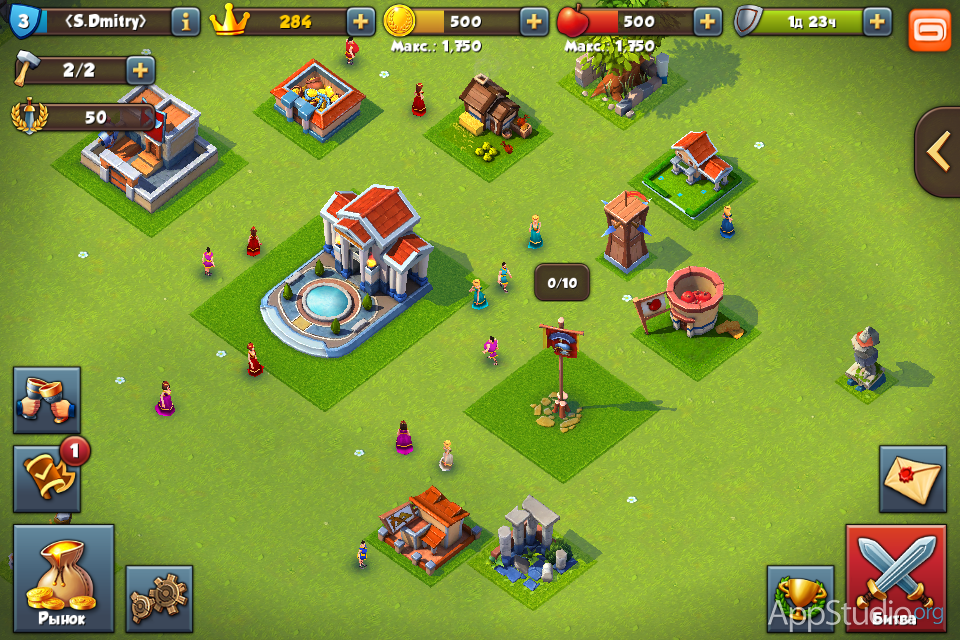960x640 pixels.
Task: Open the player info button beside S.Dmitry
Action: [x=185, y=21]
